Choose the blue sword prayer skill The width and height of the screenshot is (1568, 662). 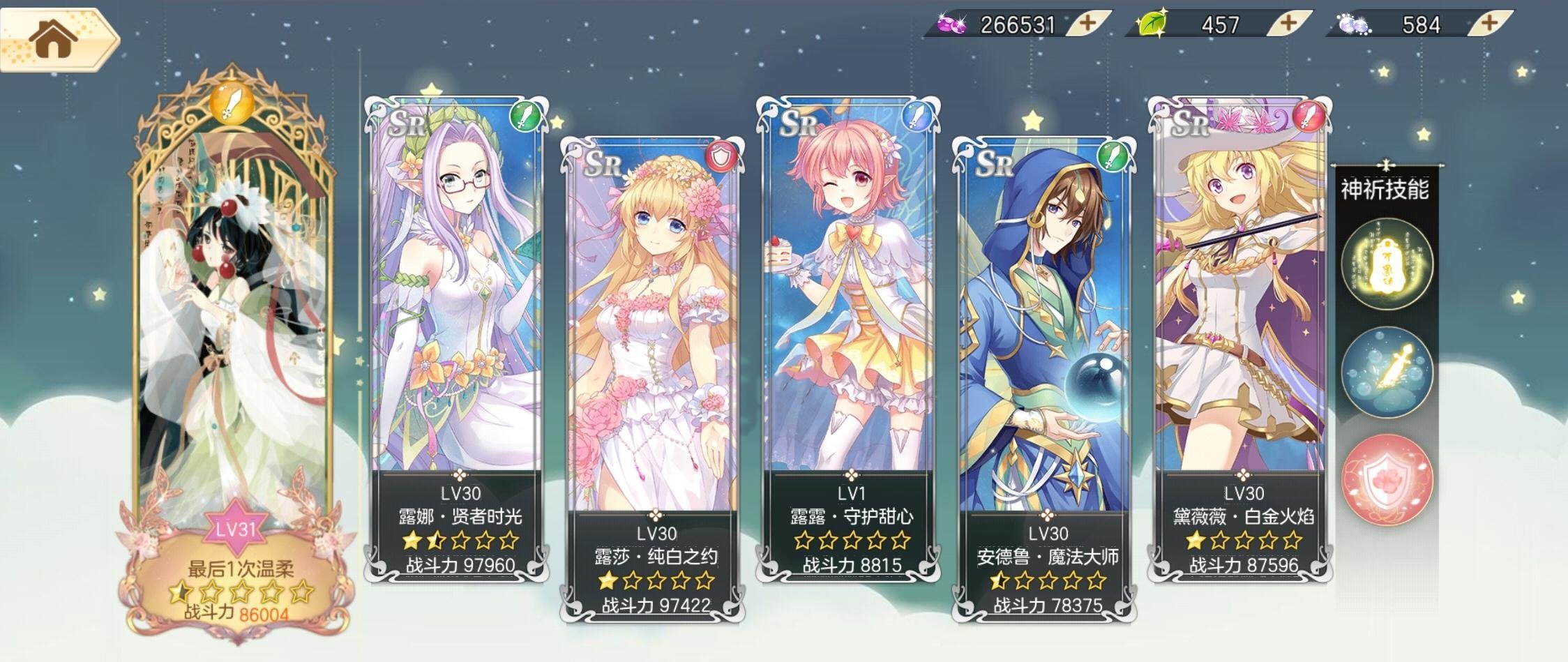[x=1387, y=371]
